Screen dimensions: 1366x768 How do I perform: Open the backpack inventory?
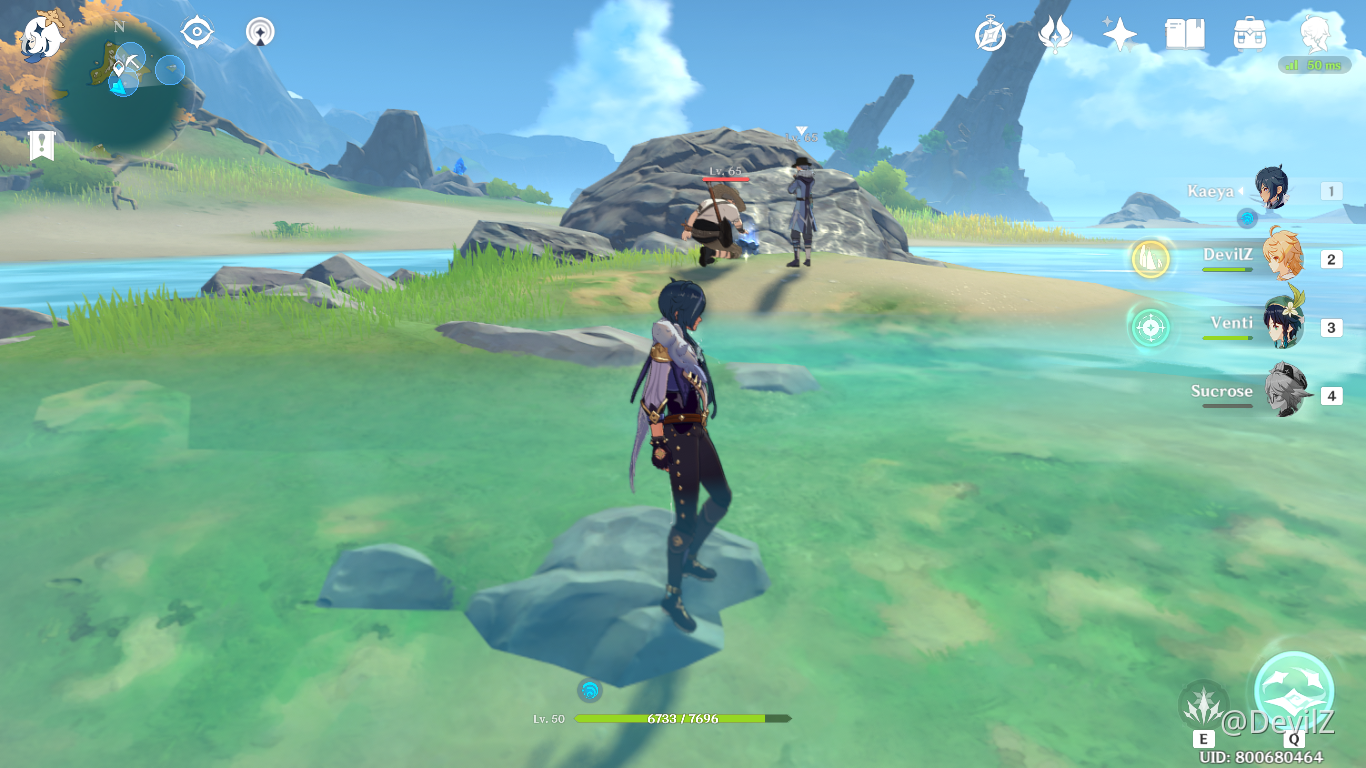[1250, 34]
